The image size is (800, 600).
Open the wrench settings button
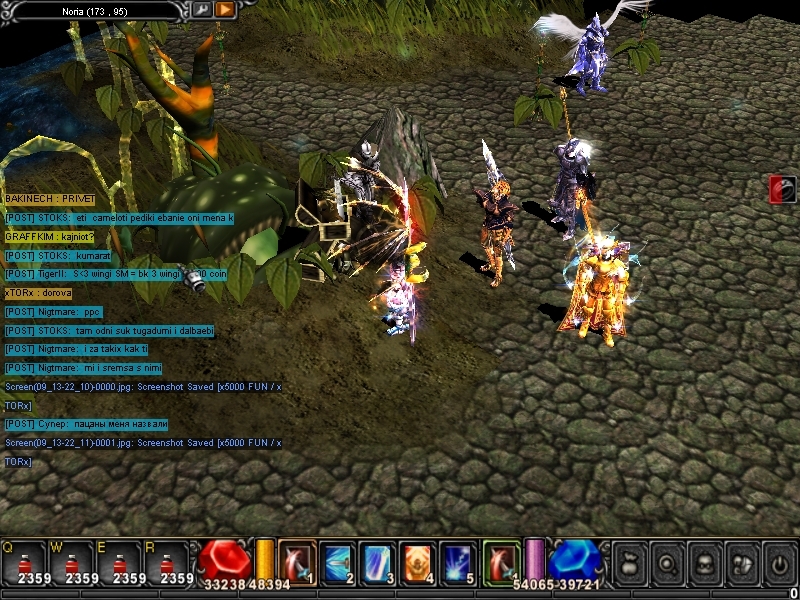coord(201,10)
